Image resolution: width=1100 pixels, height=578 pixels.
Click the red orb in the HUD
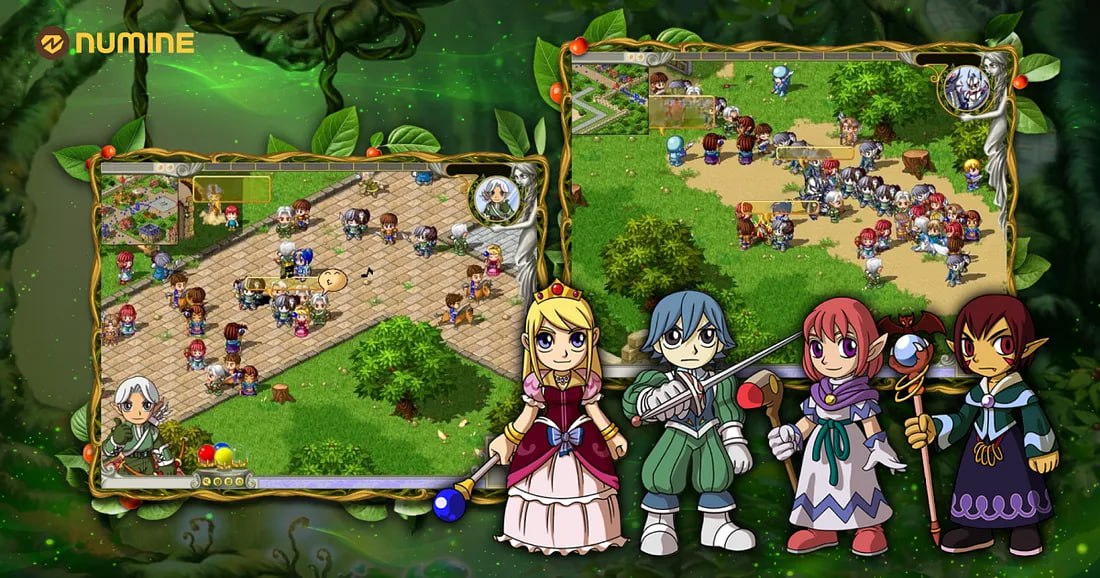pos(207,453)
